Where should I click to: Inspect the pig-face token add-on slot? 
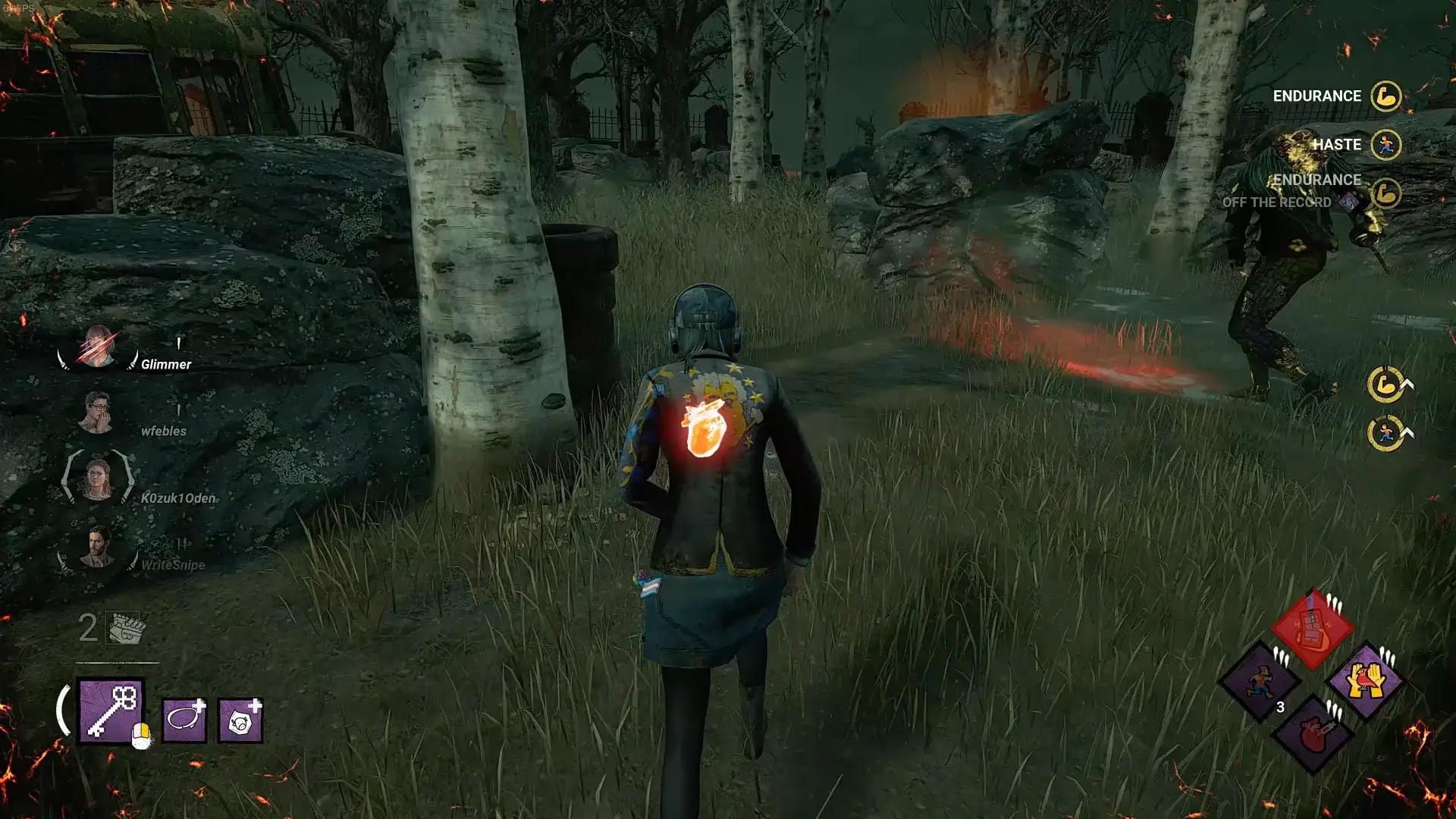pyautogui.click(x=240, y=719)
